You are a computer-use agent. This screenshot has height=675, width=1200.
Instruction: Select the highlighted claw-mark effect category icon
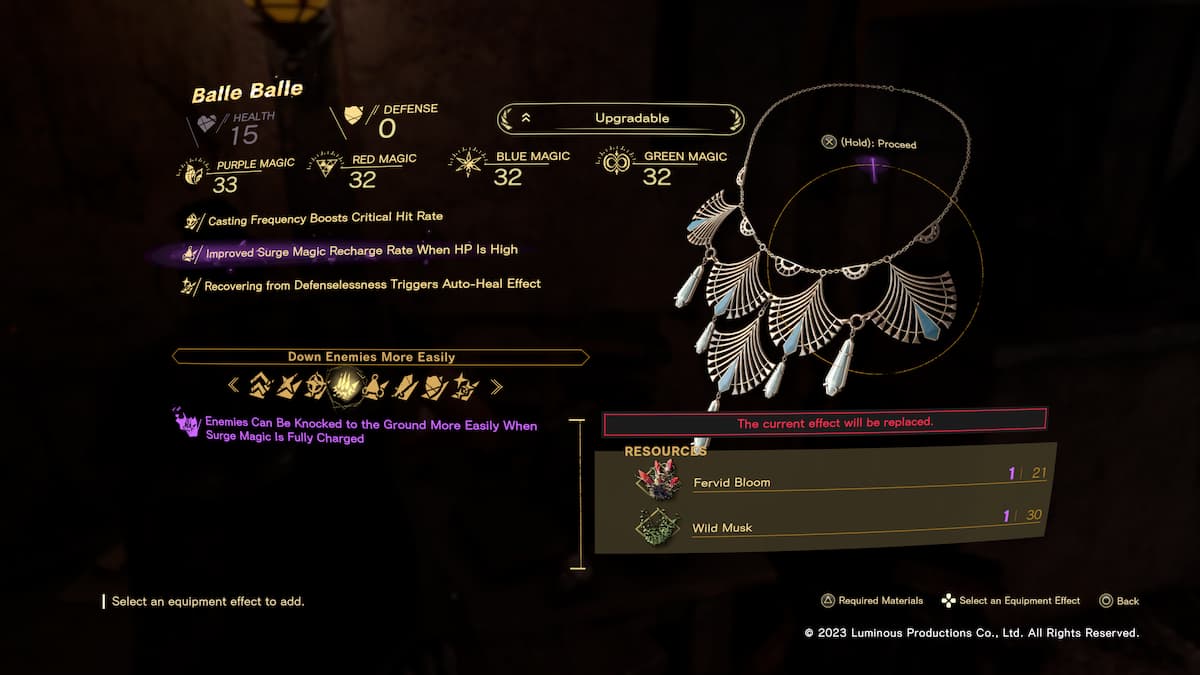pos(346,384)
